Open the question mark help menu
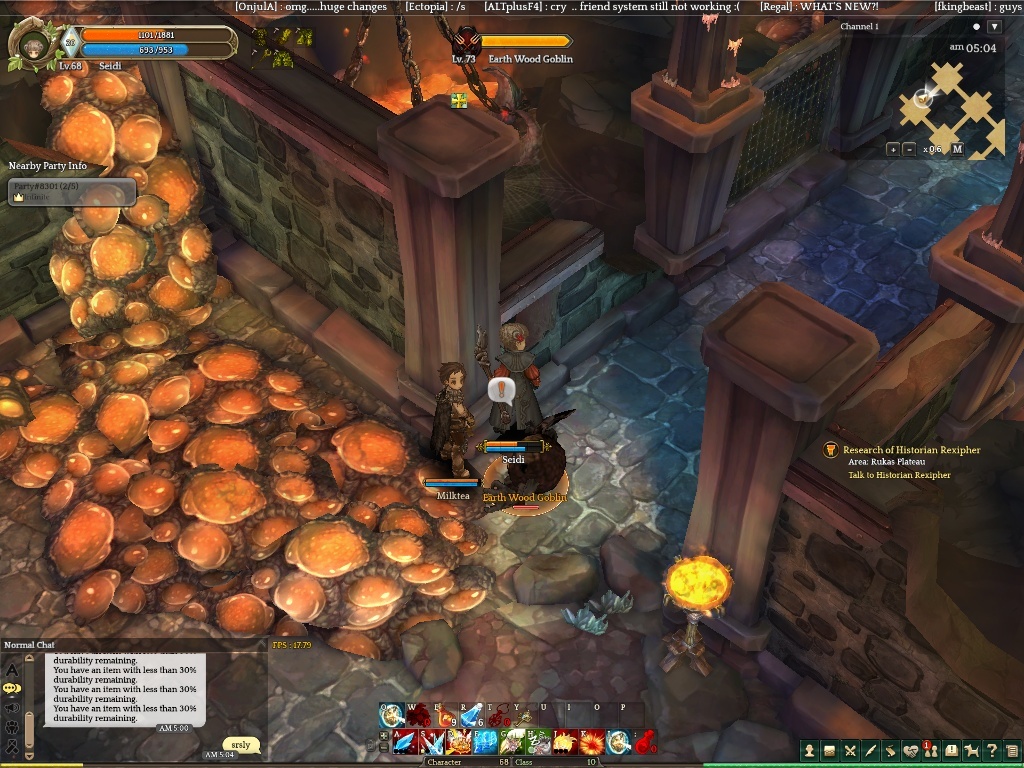Screen dimensions: 1024x768 (x=991, y=750)
